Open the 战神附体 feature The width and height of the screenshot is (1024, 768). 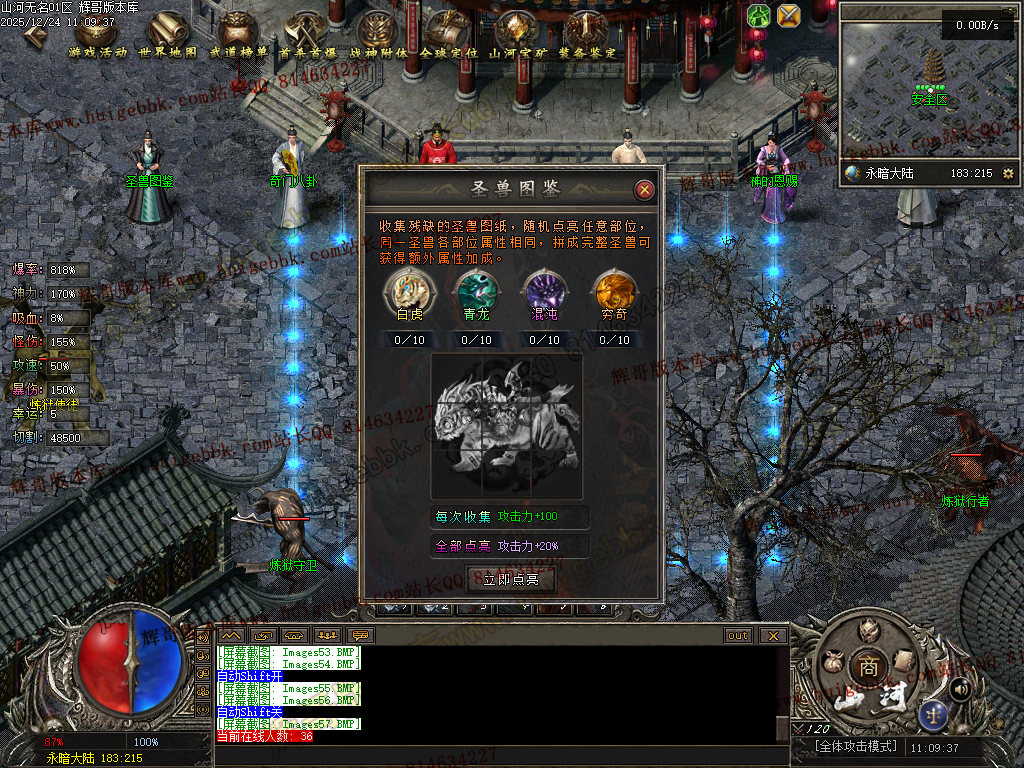378,33
